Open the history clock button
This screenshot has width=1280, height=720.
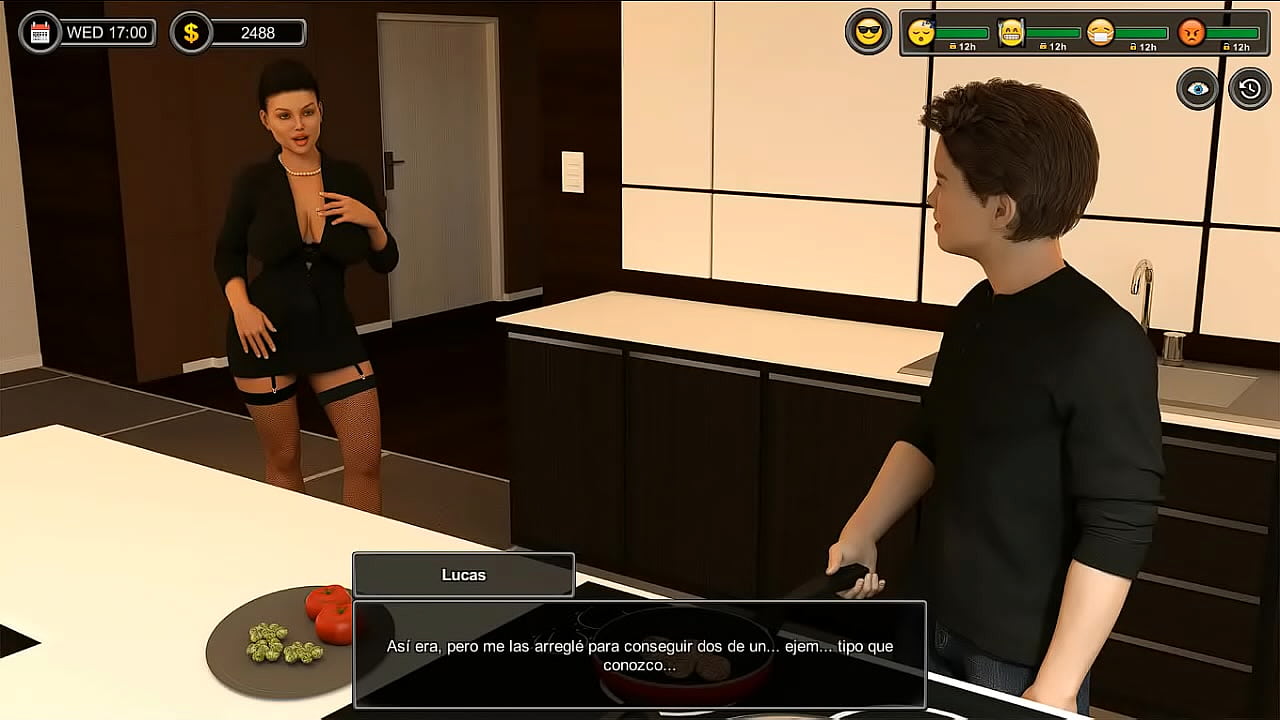[1249, 89]
